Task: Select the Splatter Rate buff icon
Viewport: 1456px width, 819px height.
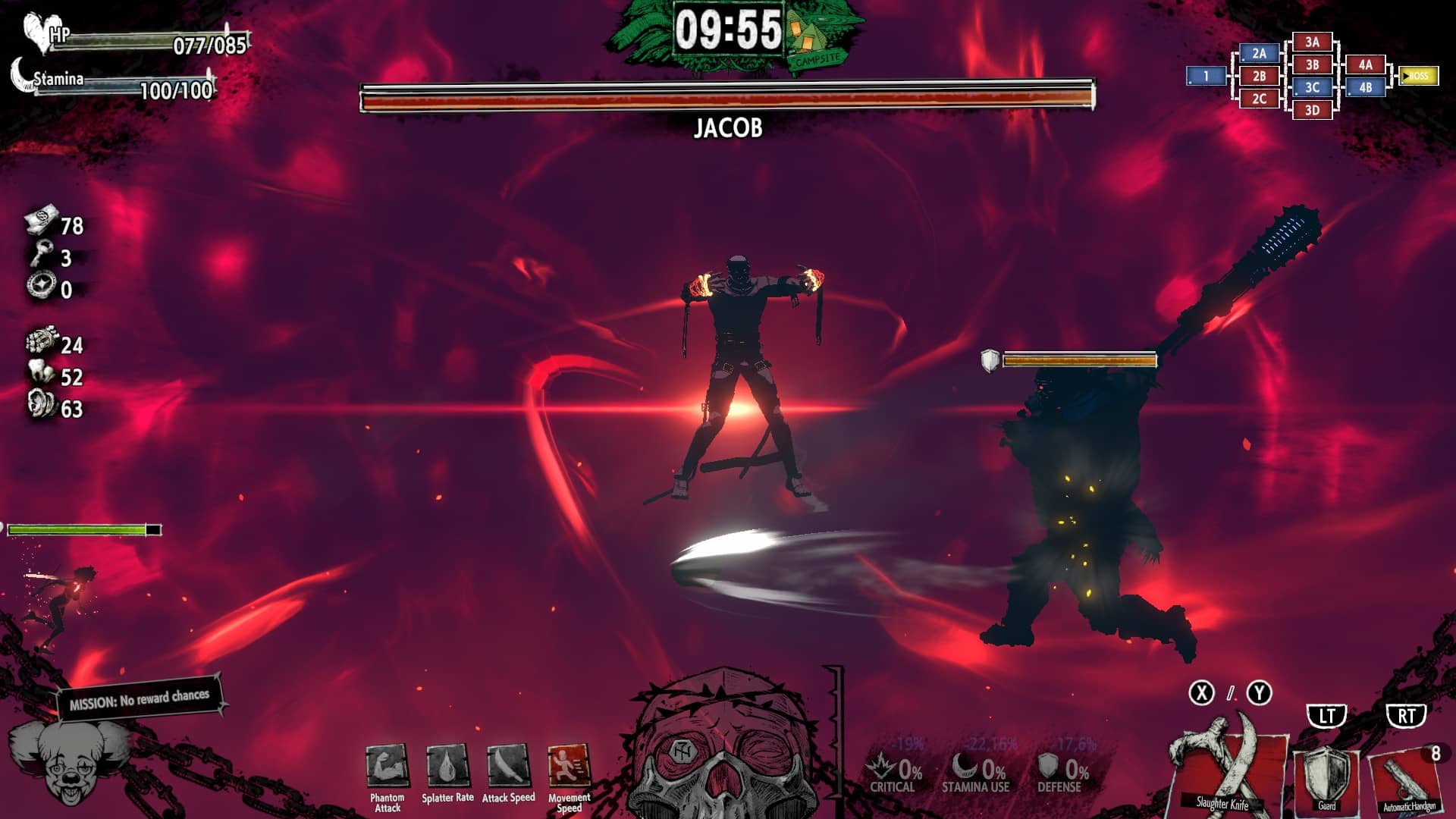Action: tap(447, 766)
